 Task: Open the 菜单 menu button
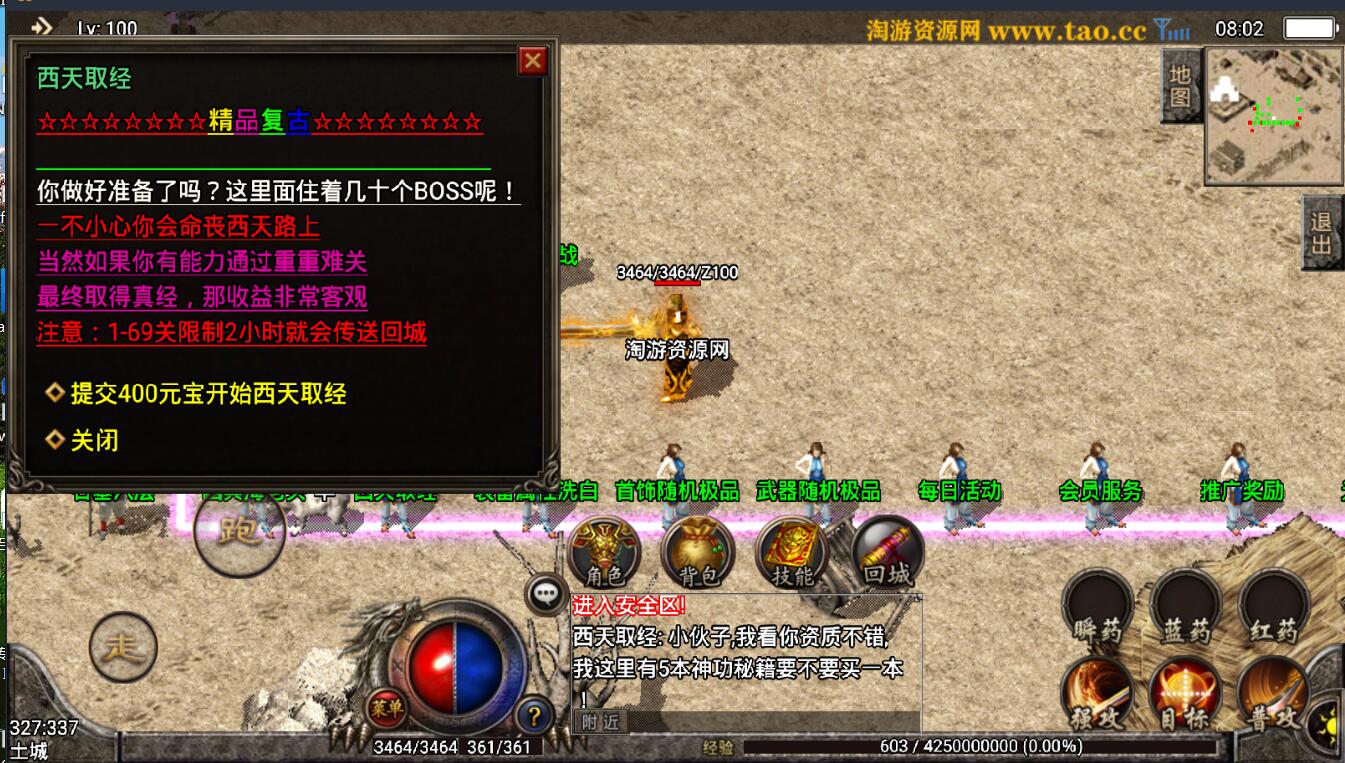387,708
